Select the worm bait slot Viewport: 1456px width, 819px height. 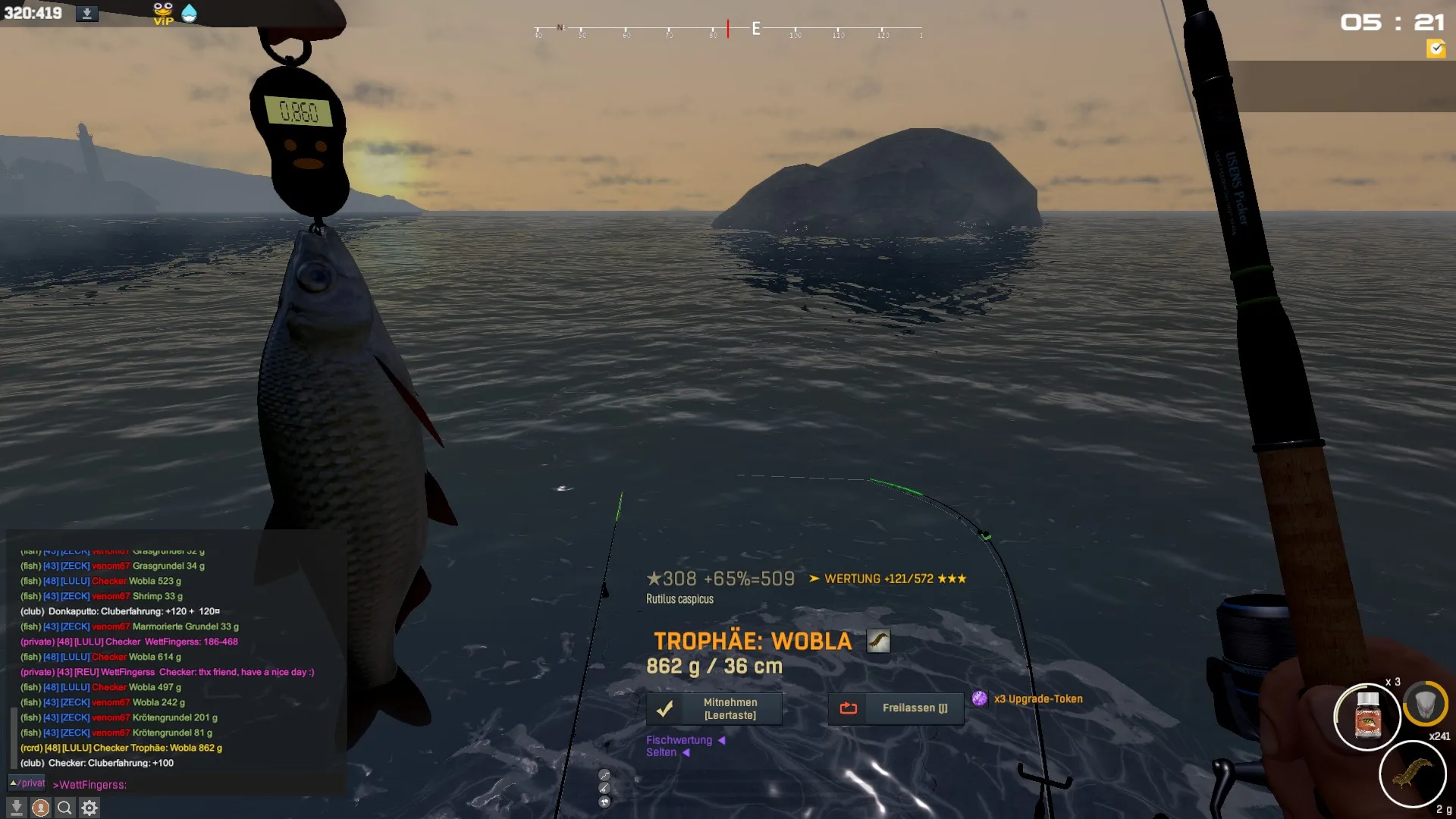(1412, 773)
